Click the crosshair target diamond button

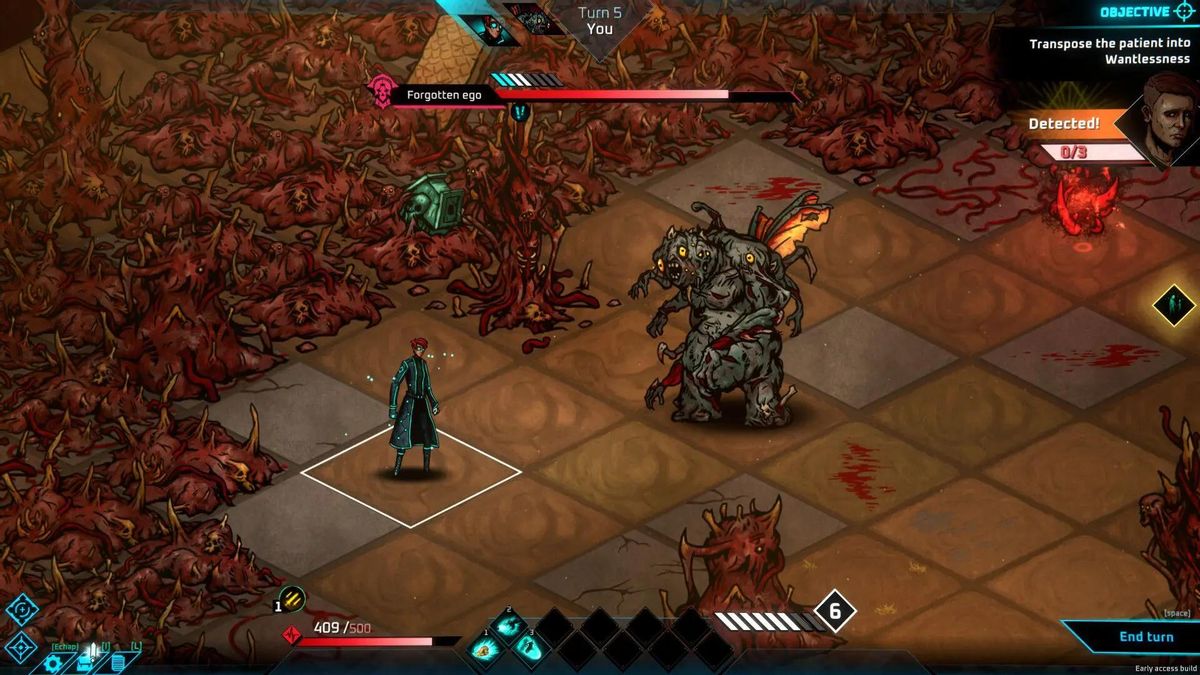point(20,646)
